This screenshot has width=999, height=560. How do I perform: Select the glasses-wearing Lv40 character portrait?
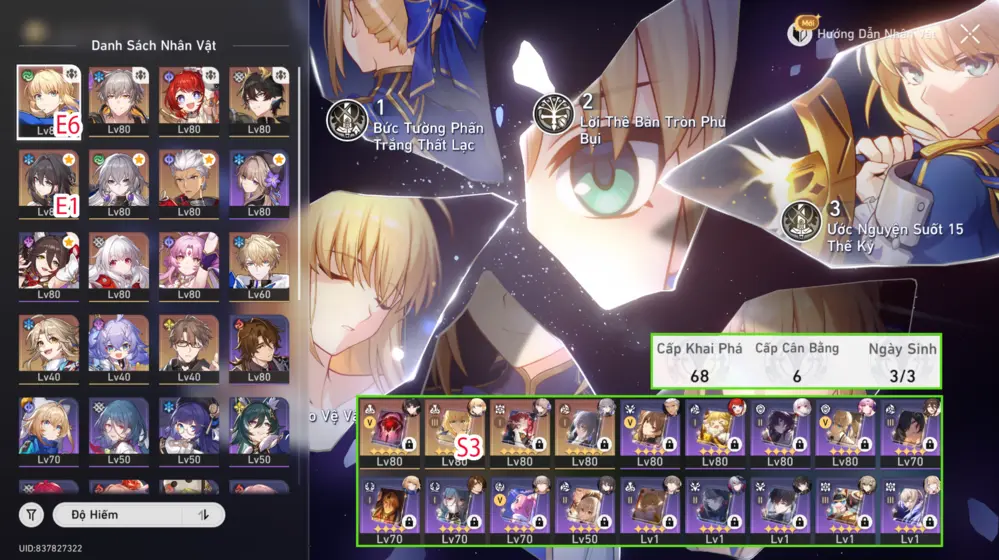point(189,349)
